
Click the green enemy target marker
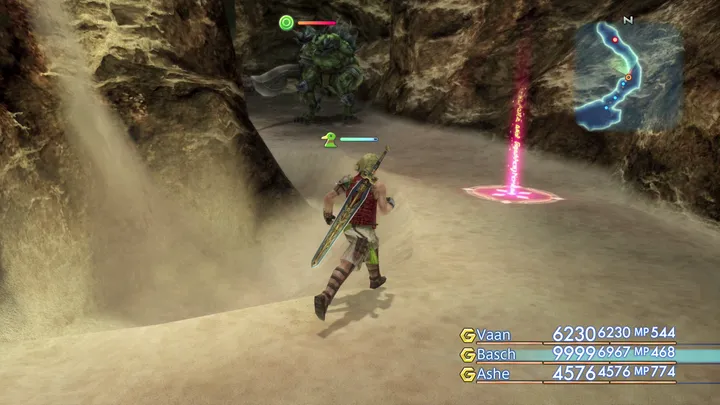click(286, 22)
